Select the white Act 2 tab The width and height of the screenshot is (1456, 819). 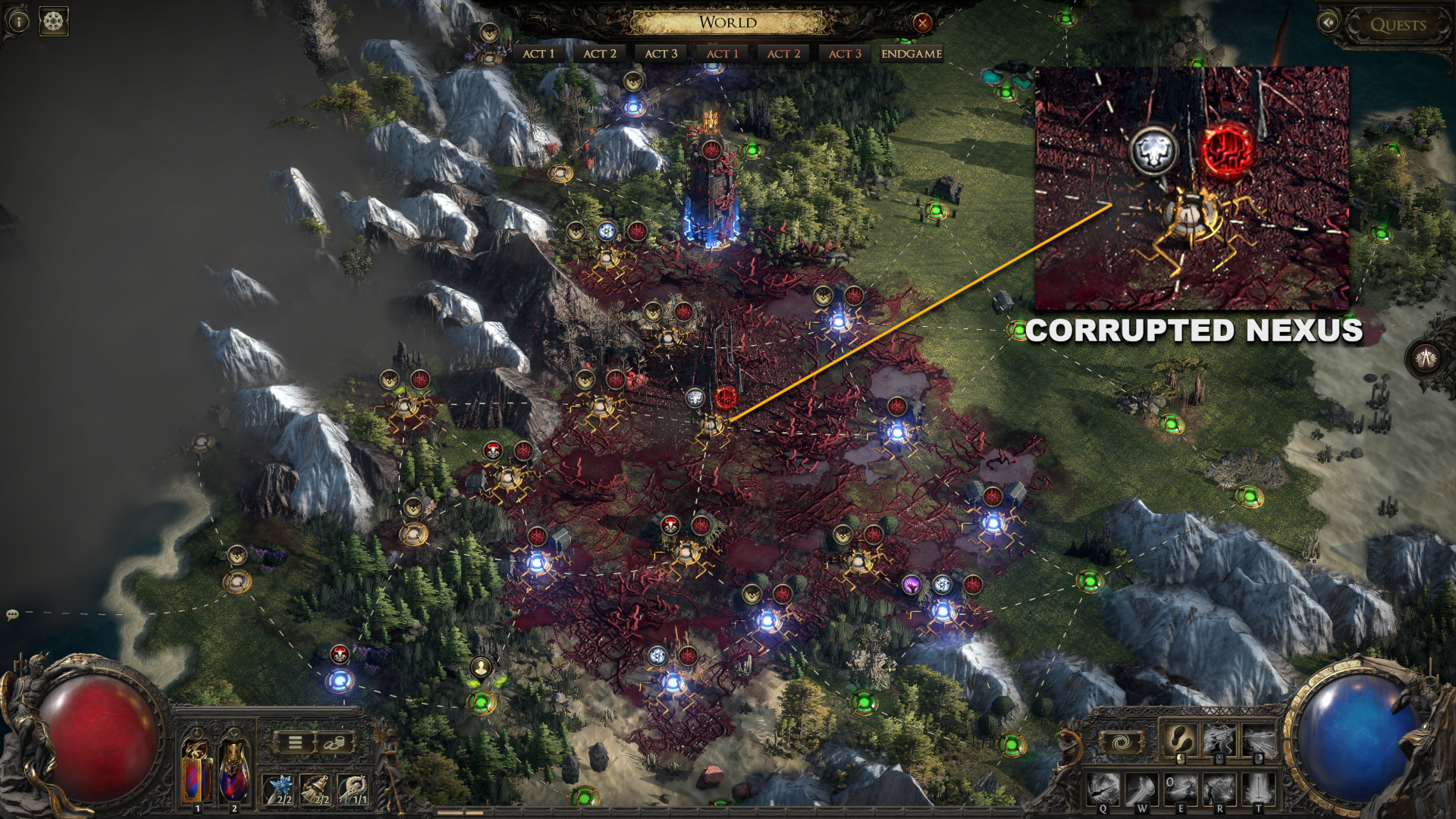[x=599, y=54]
